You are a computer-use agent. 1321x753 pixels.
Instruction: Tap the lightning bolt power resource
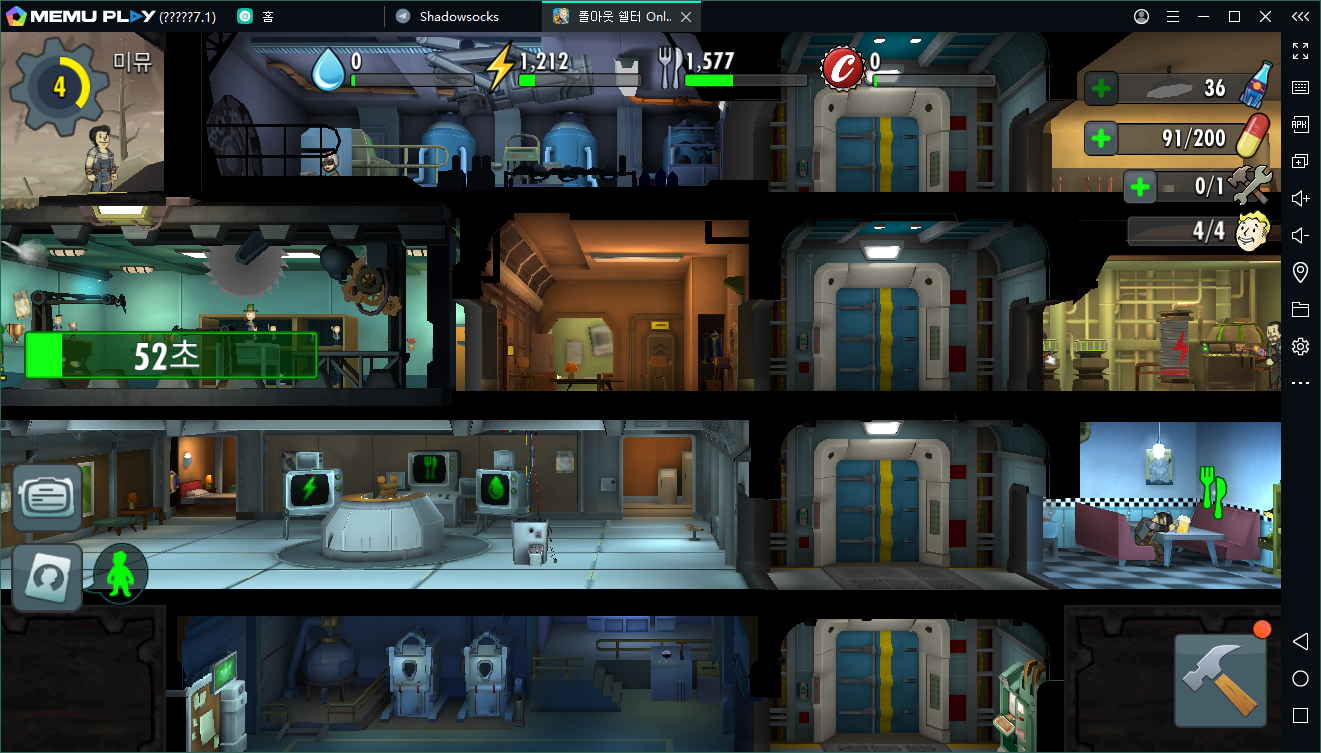click(x=499, y=68)
